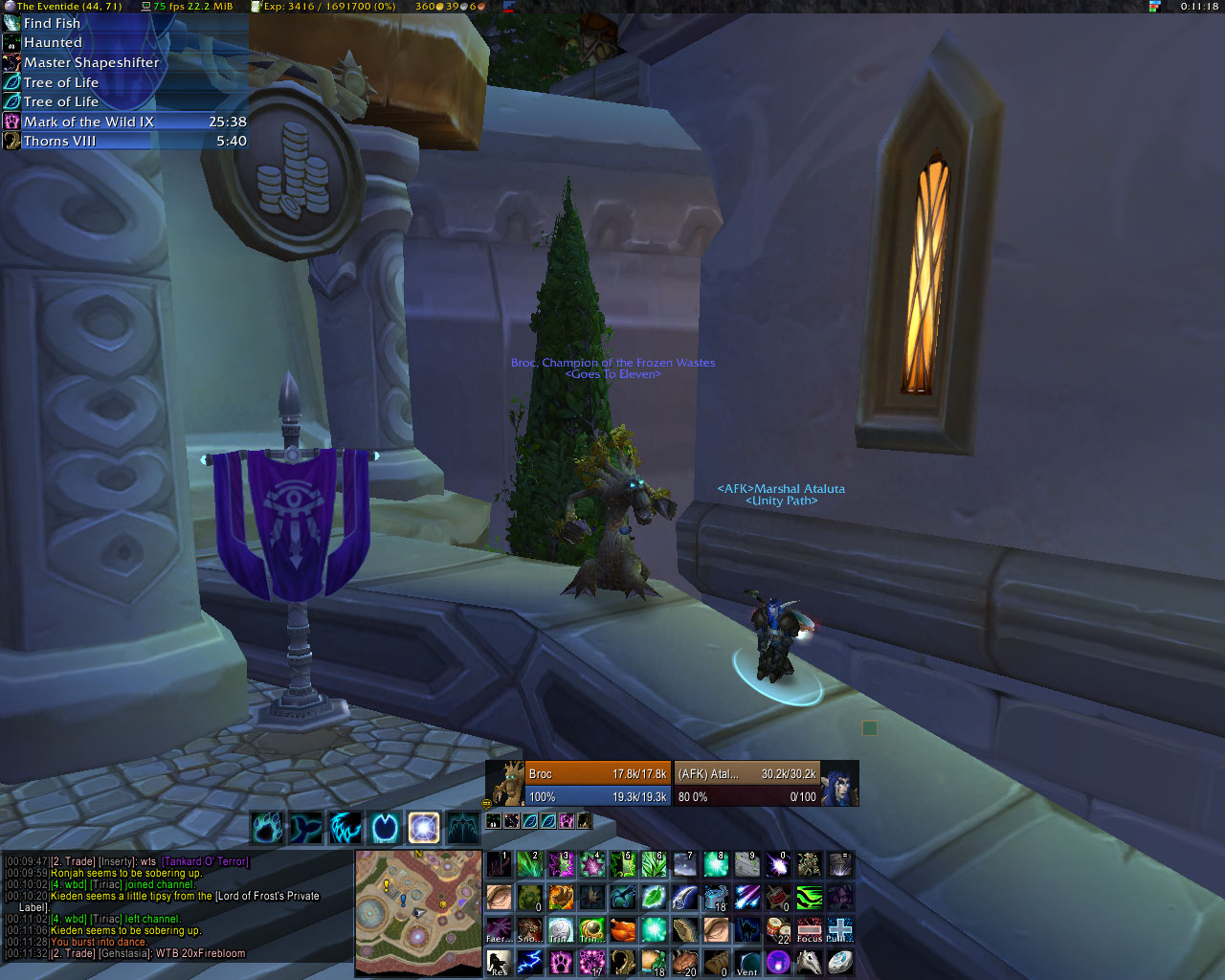Screen dimensions: 1225x980
Task: Cast the blue lightning bolt spell
Action: pos(529,961)
